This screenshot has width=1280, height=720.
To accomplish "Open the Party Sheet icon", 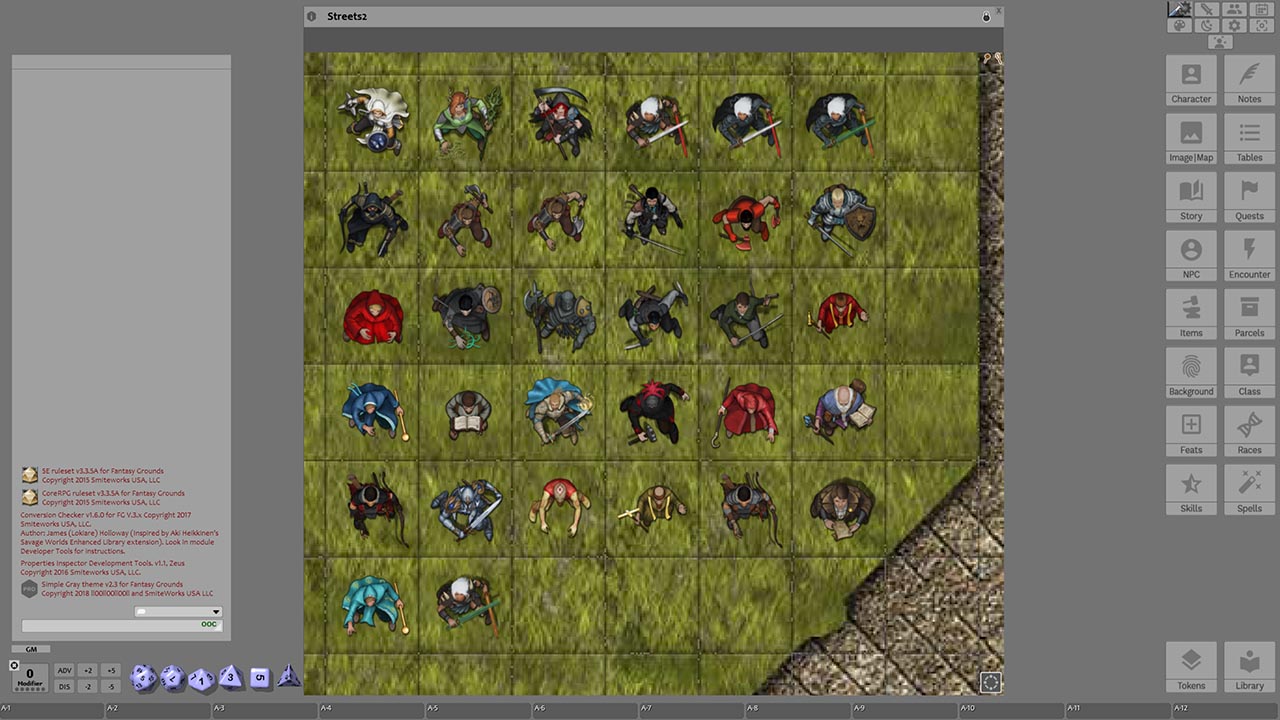I will point(1234,9).
